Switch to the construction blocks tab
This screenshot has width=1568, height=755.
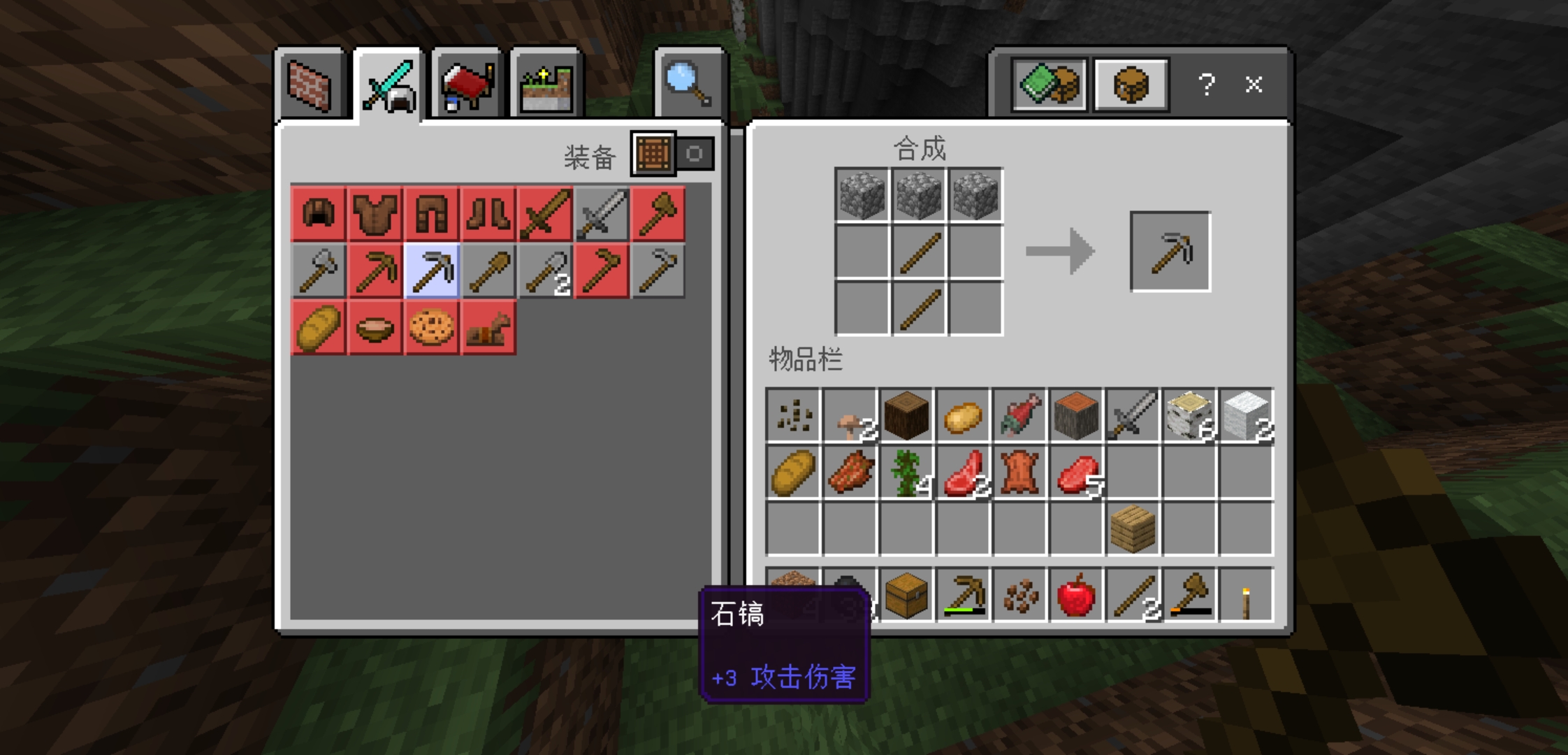click(x=310, y=86)
